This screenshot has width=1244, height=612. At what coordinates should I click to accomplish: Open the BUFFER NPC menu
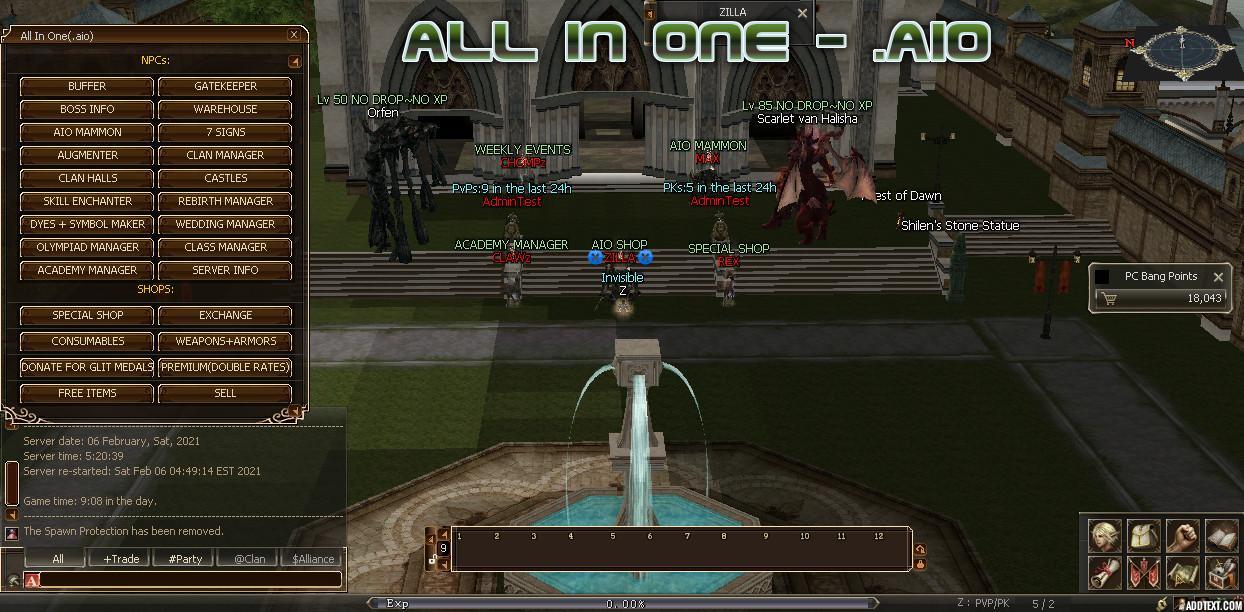(87, 86)
